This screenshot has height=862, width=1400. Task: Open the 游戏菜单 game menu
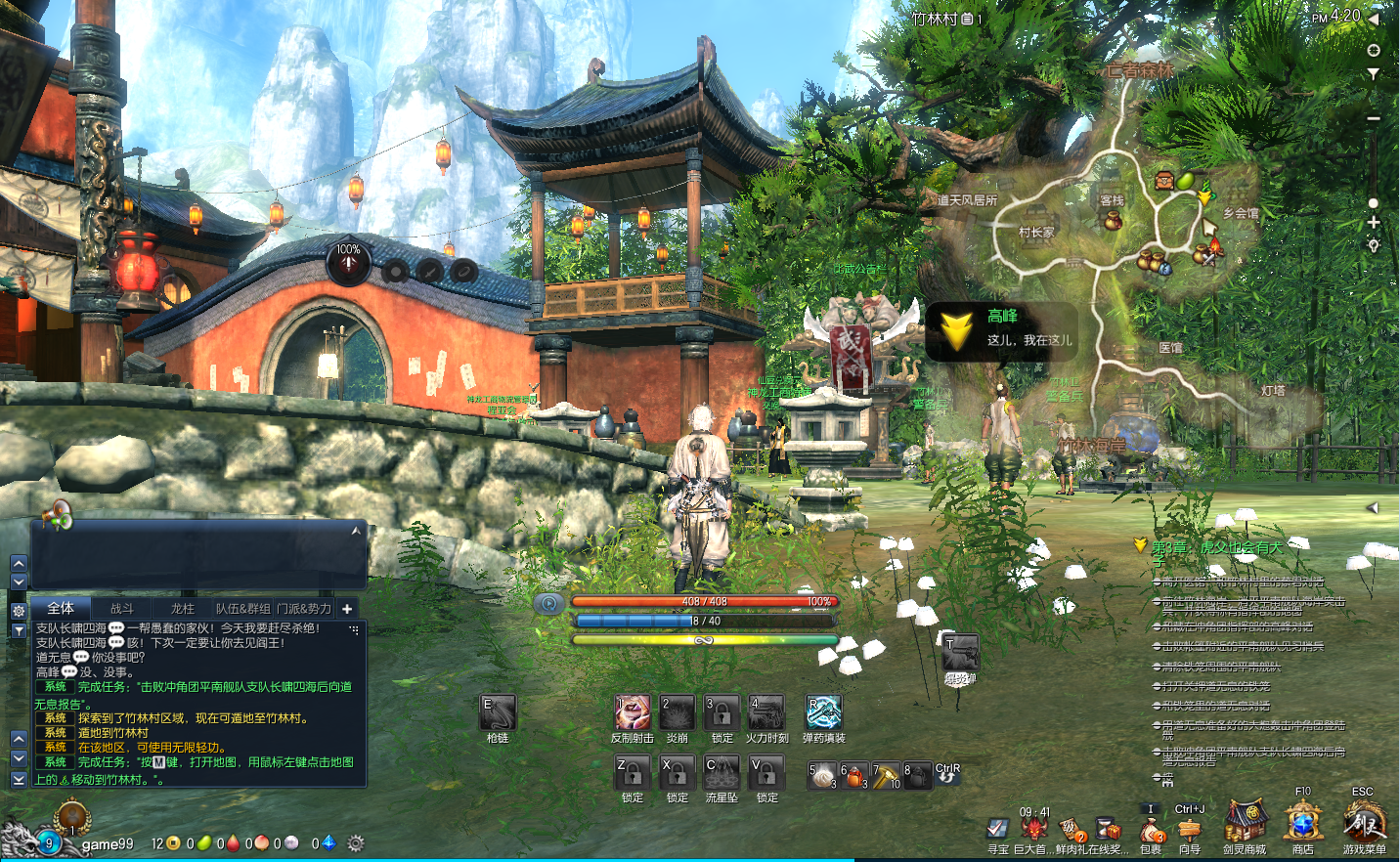(1364, 824)
